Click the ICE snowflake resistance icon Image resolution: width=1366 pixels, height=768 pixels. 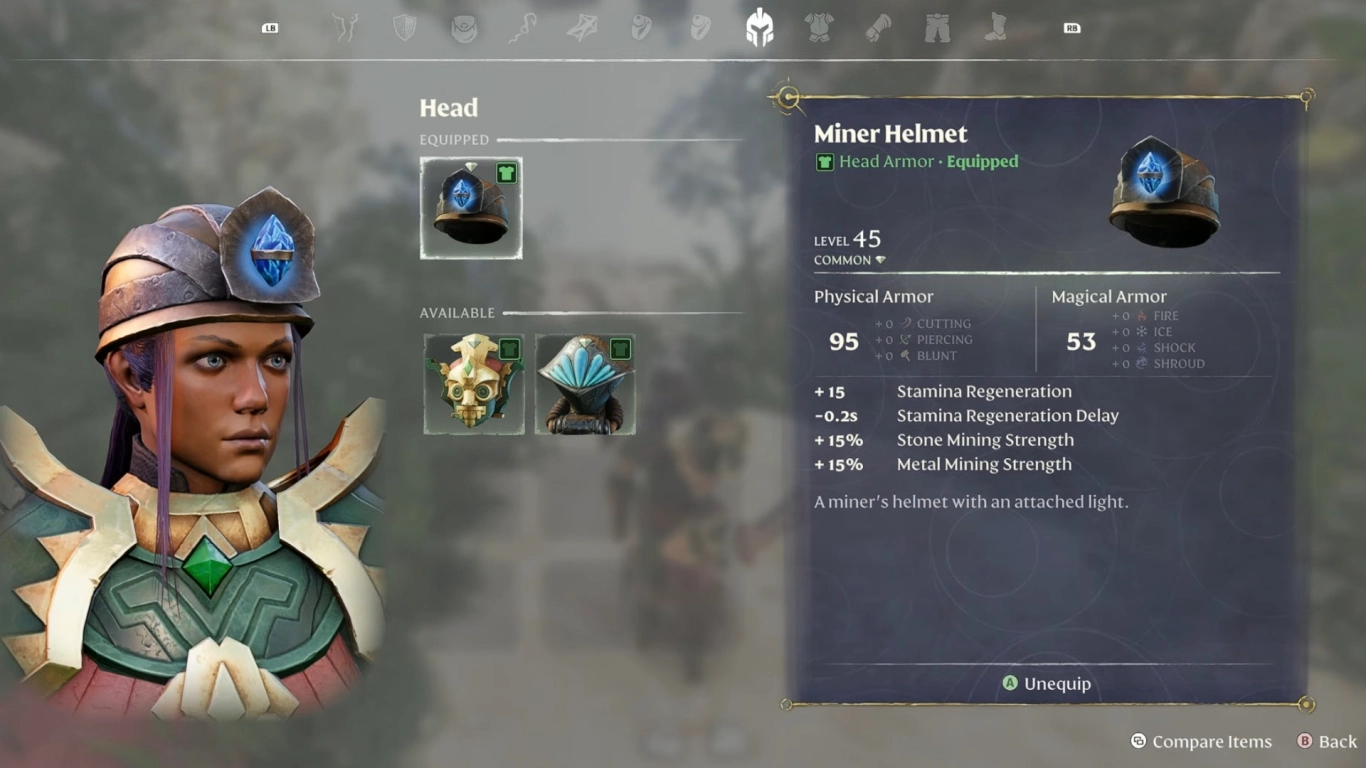point(1140,331)
